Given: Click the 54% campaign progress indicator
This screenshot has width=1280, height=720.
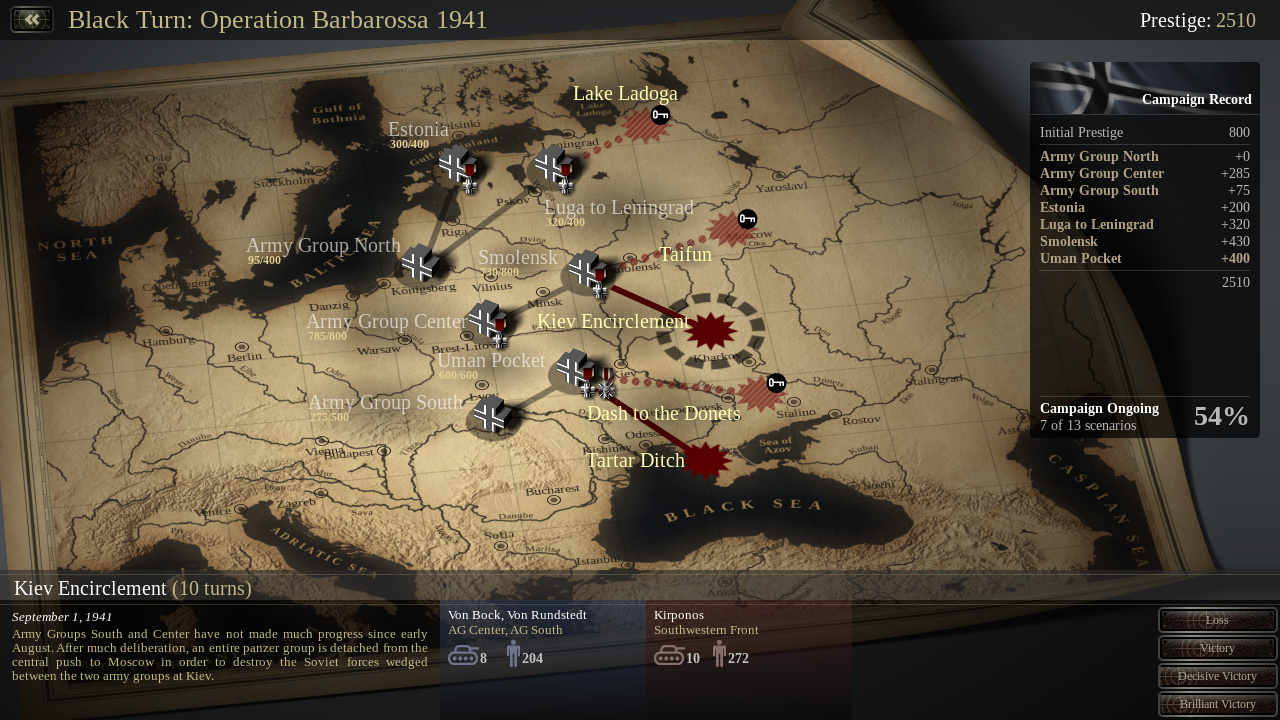Looking at the screenshot, I should pos(1220,415).
